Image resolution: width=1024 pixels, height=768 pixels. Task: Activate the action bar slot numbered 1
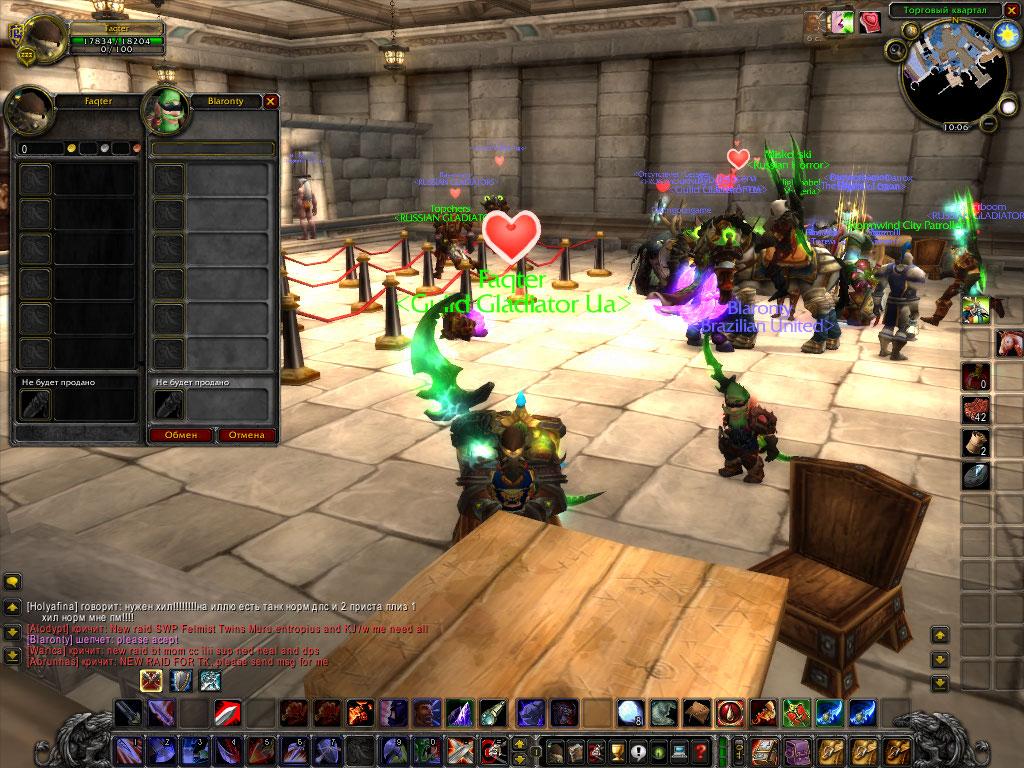coord(130,749)
